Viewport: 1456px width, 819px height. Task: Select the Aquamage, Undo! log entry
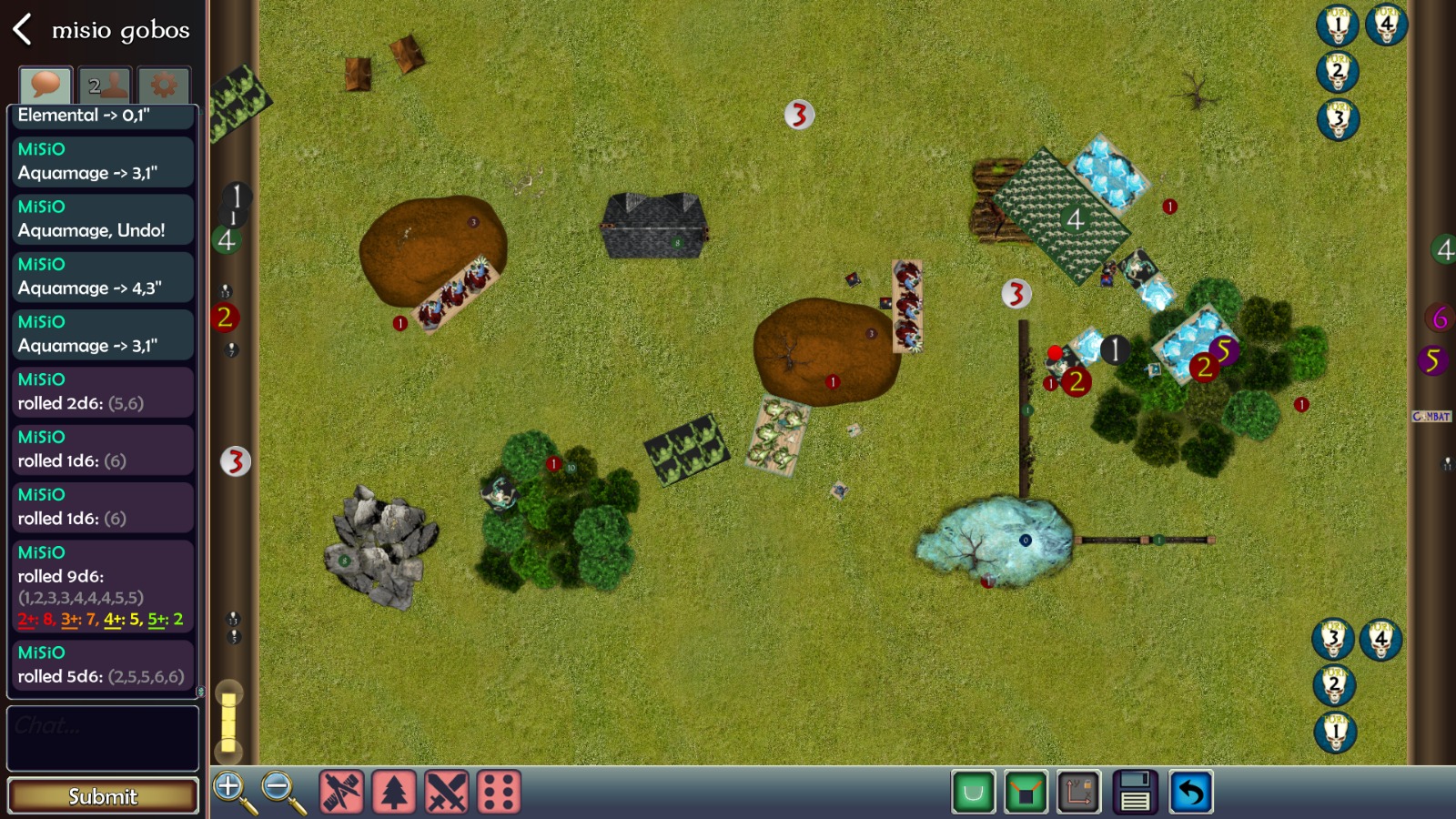102,219
